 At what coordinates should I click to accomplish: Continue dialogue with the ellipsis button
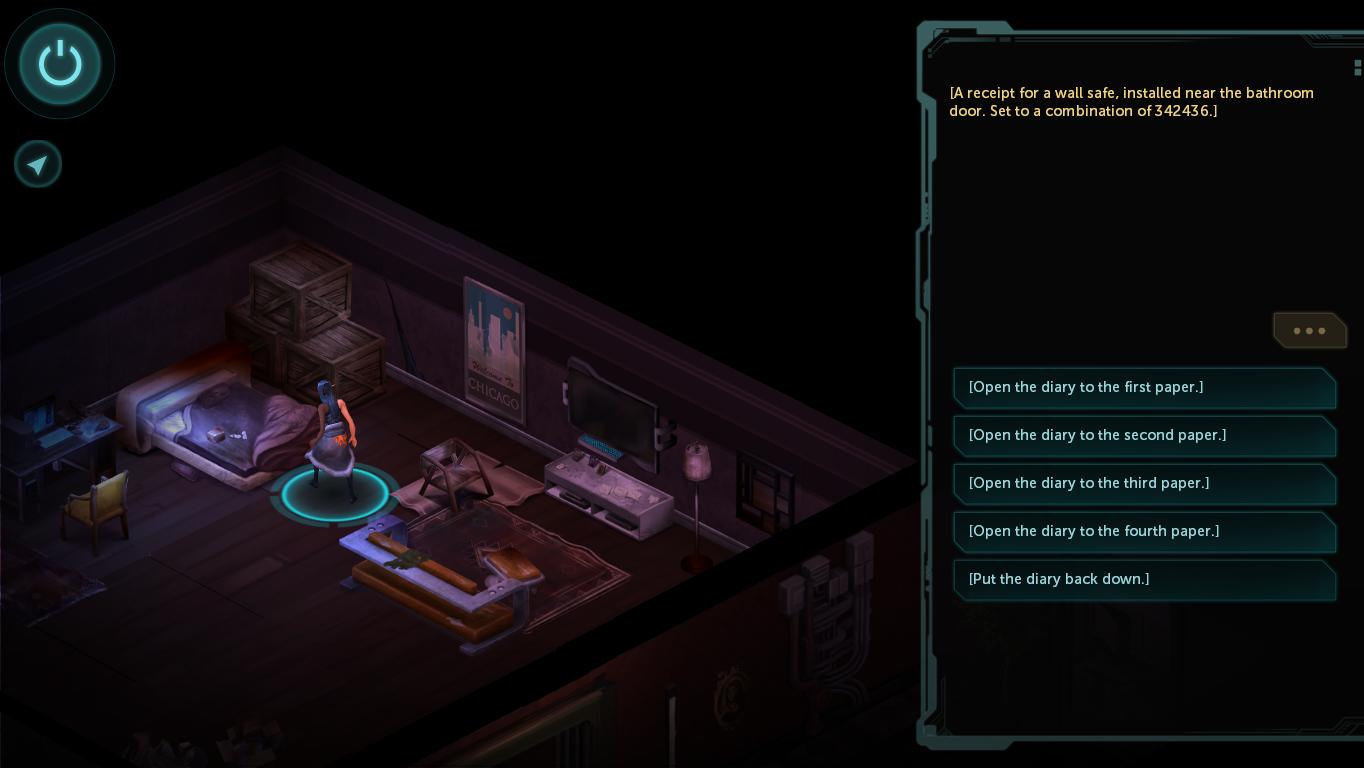pyautogui.click(x=1309, y=331)
